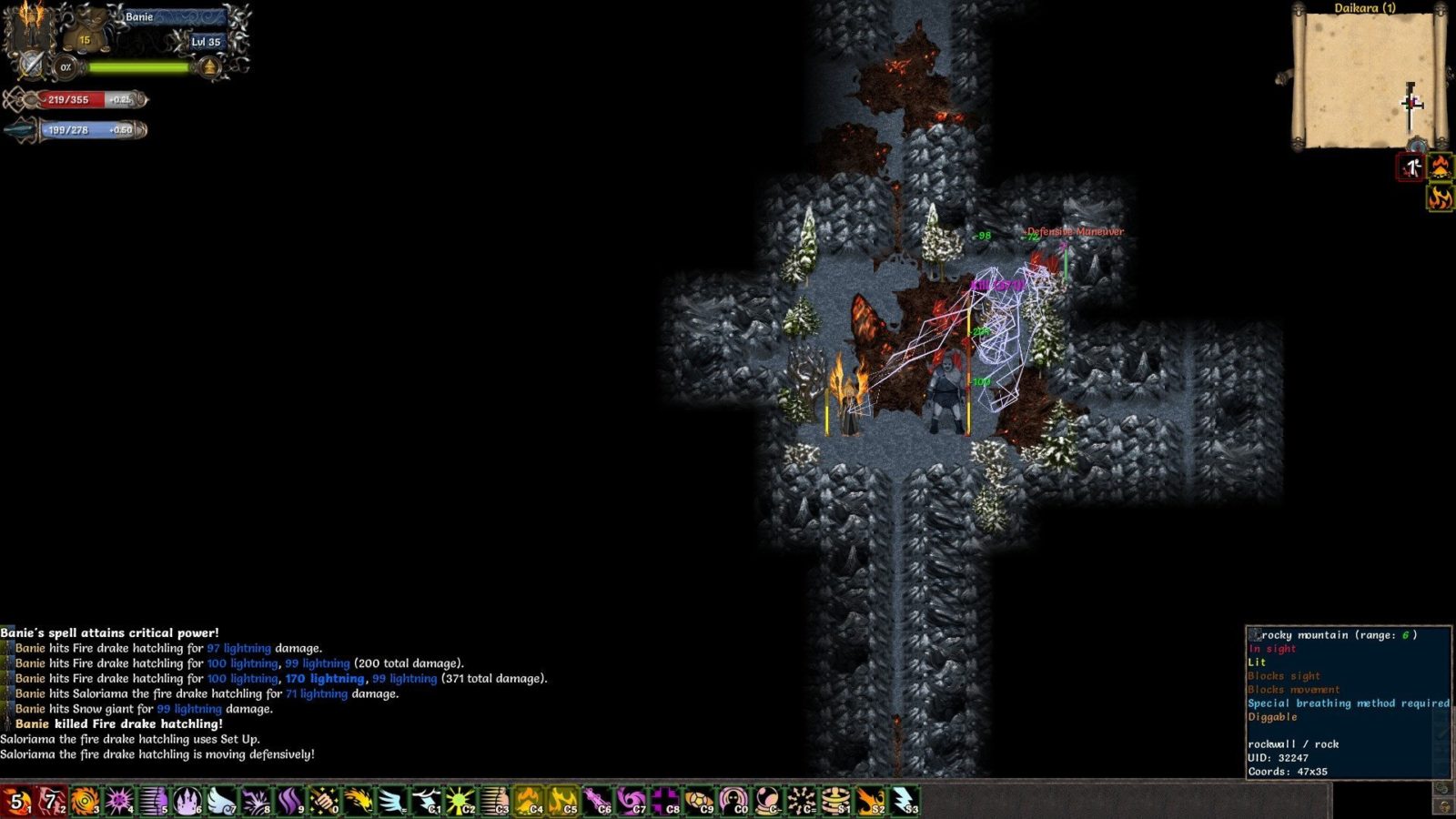Activate the white wing talent in slot 7

point(222,802)
